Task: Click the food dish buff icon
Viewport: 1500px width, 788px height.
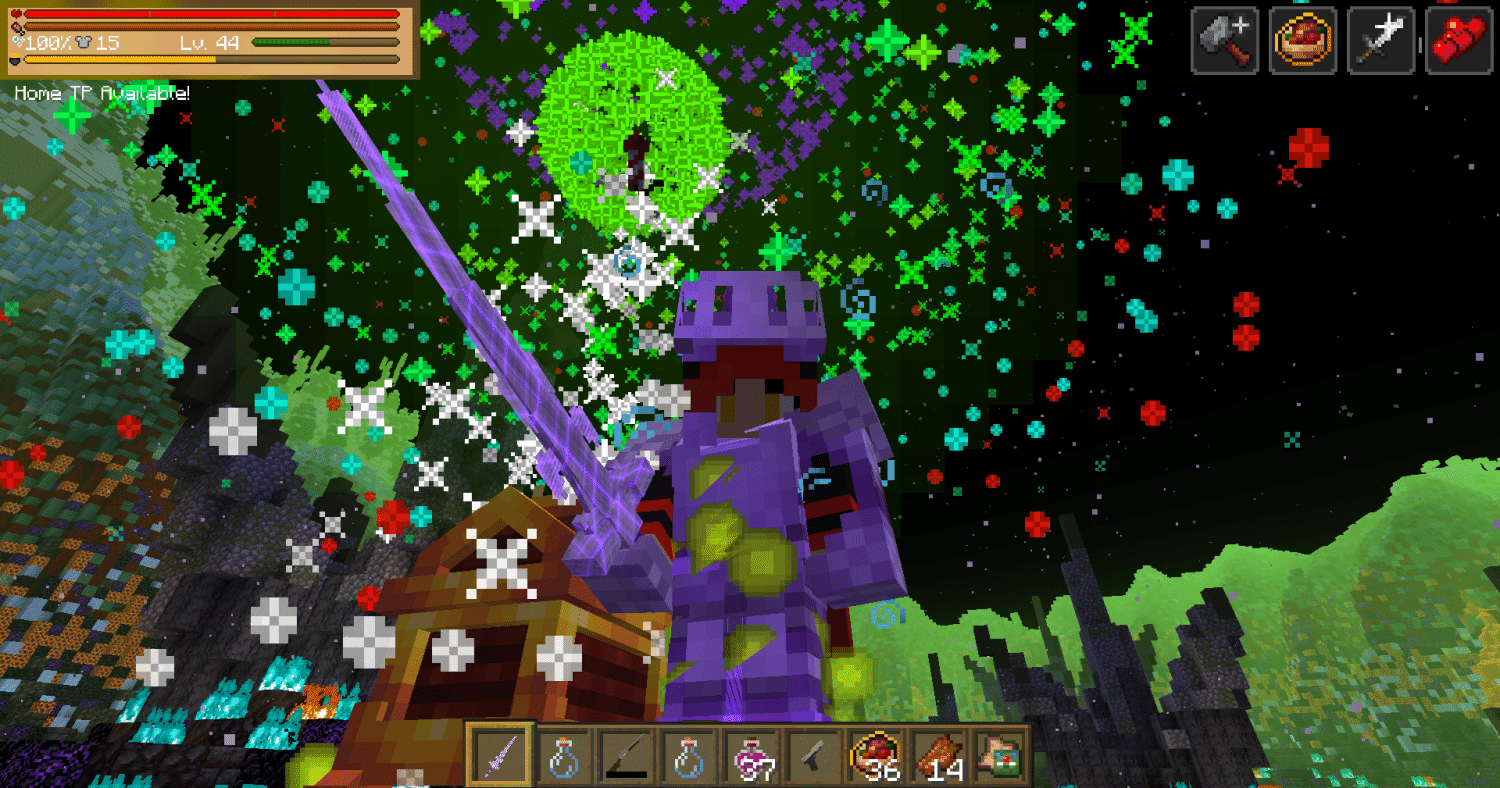Action: pos(1302,40)
